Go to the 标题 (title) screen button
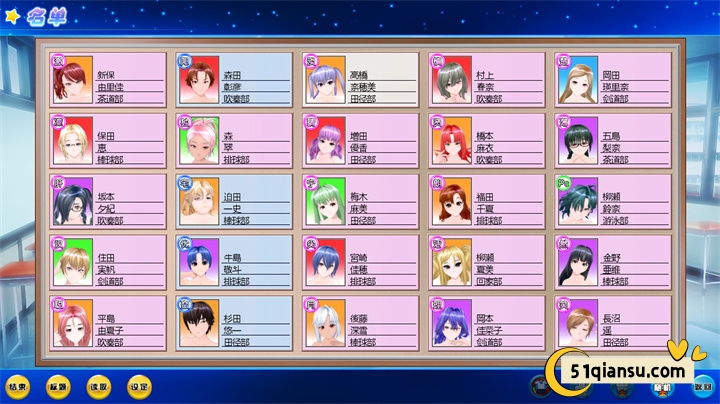 tap(58, 385)
